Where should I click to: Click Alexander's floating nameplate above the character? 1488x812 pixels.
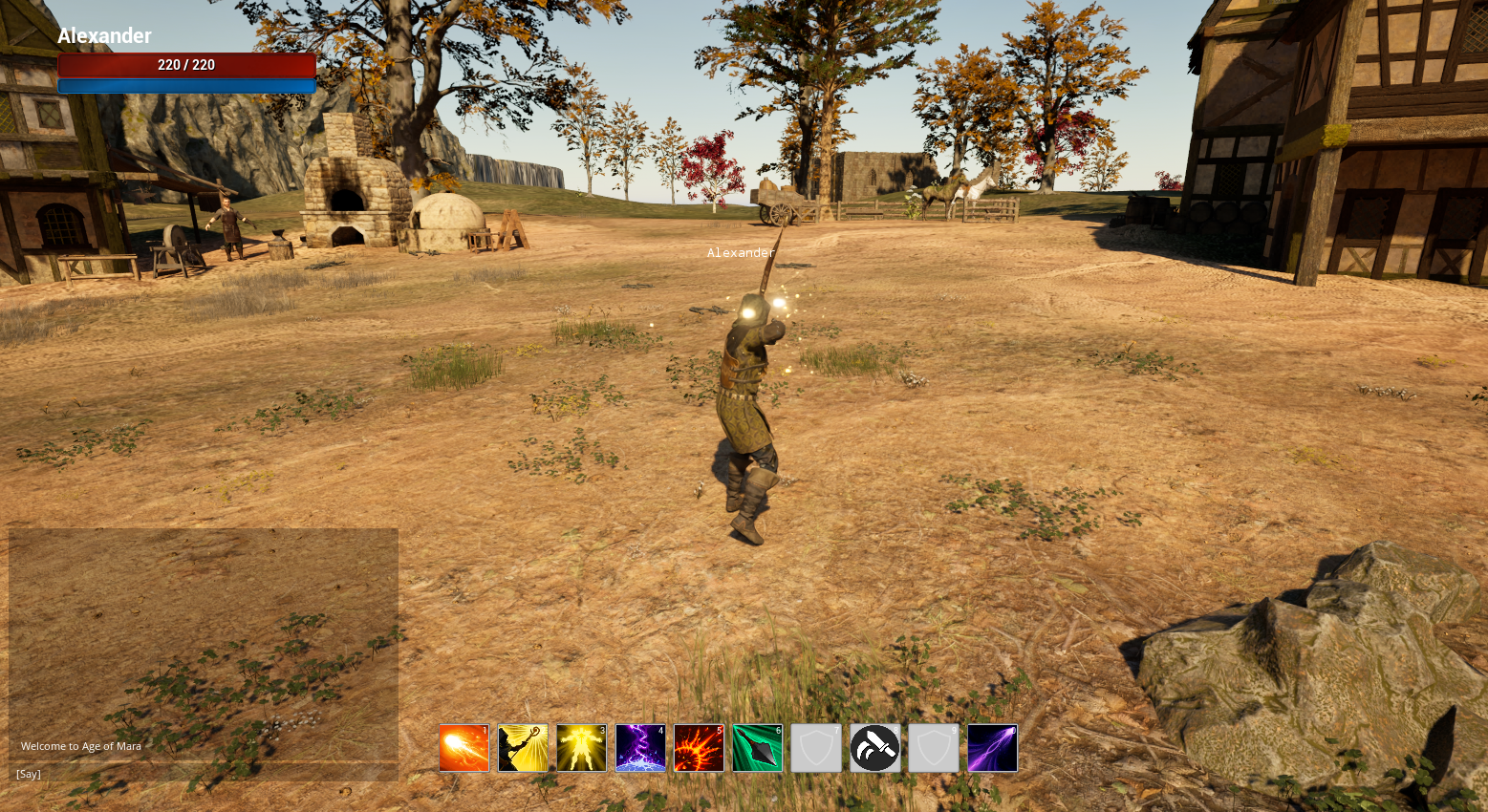(741, 252)
